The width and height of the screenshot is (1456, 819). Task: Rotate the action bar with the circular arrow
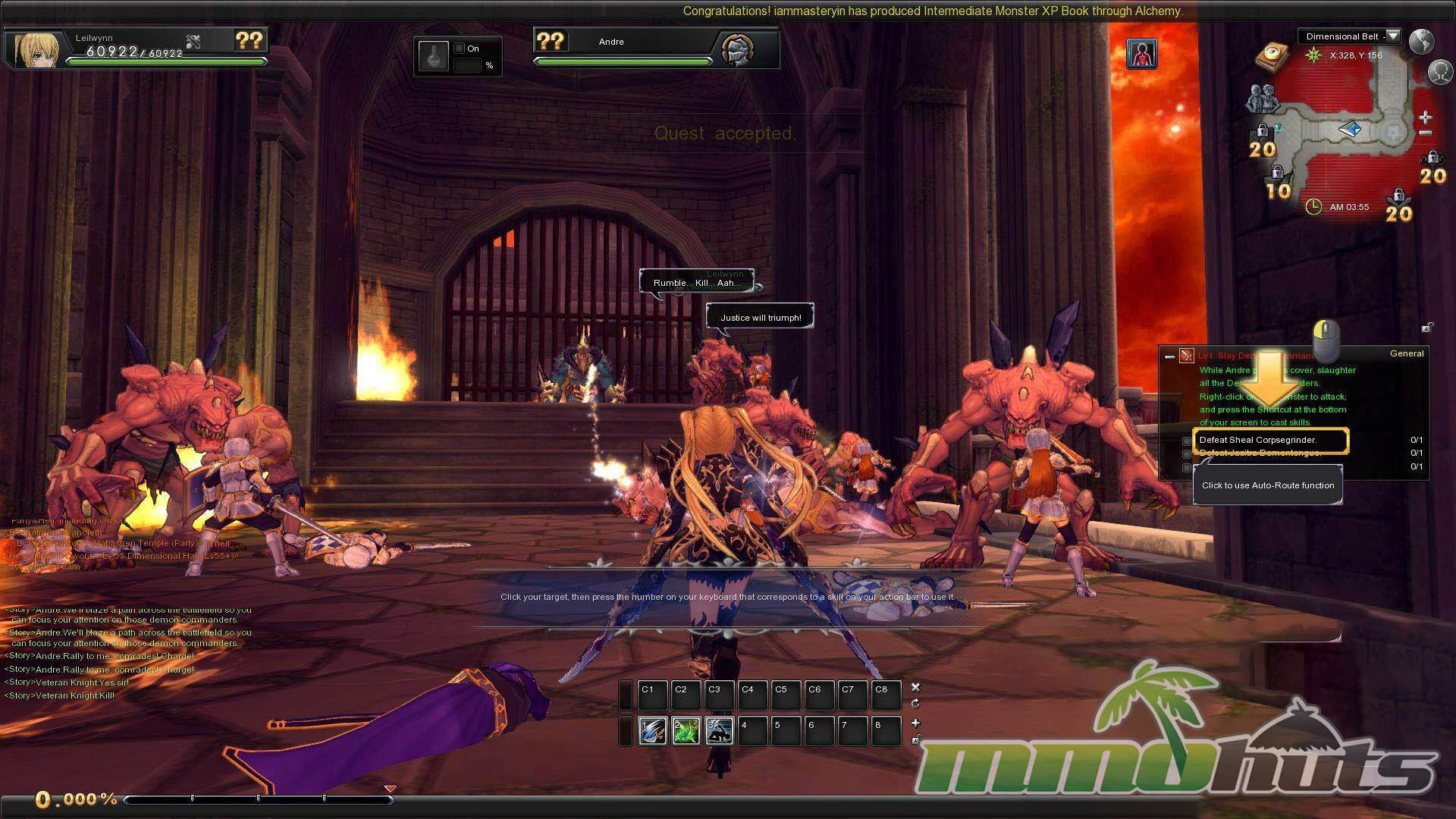915,704
